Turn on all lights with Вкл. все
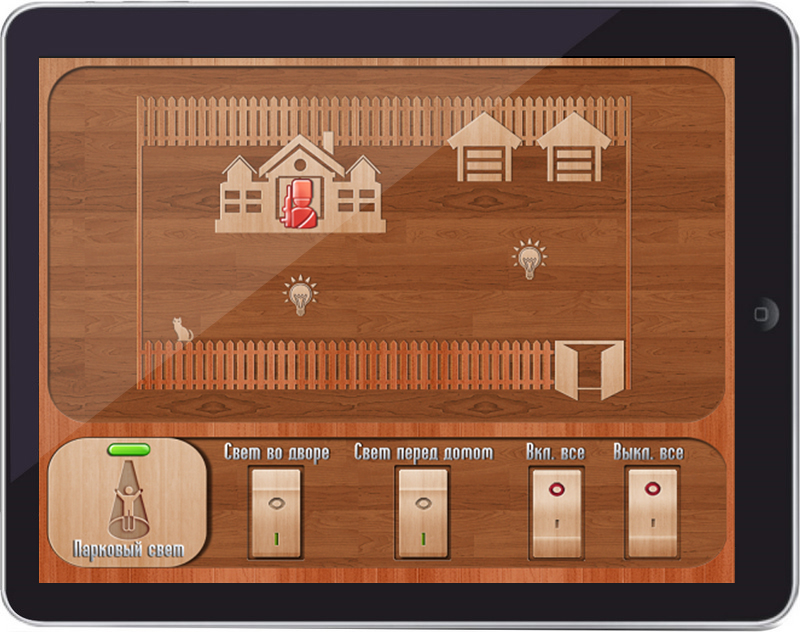 [555, 512]
